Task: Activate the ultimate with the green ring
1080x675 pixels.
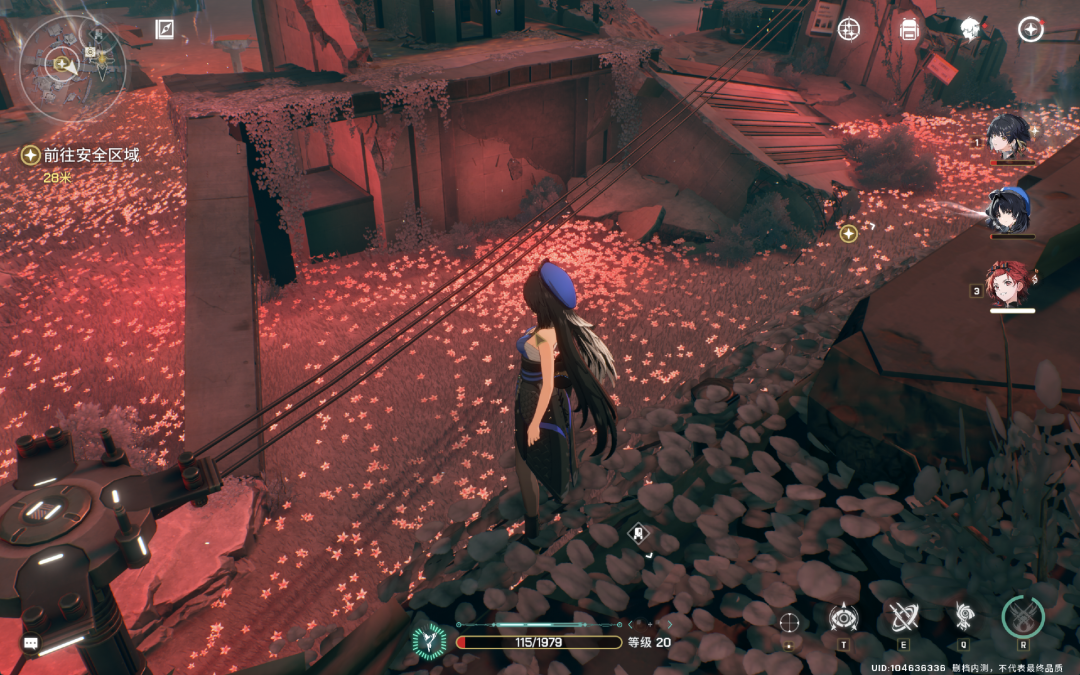Action: click(x=1023, y=617)
